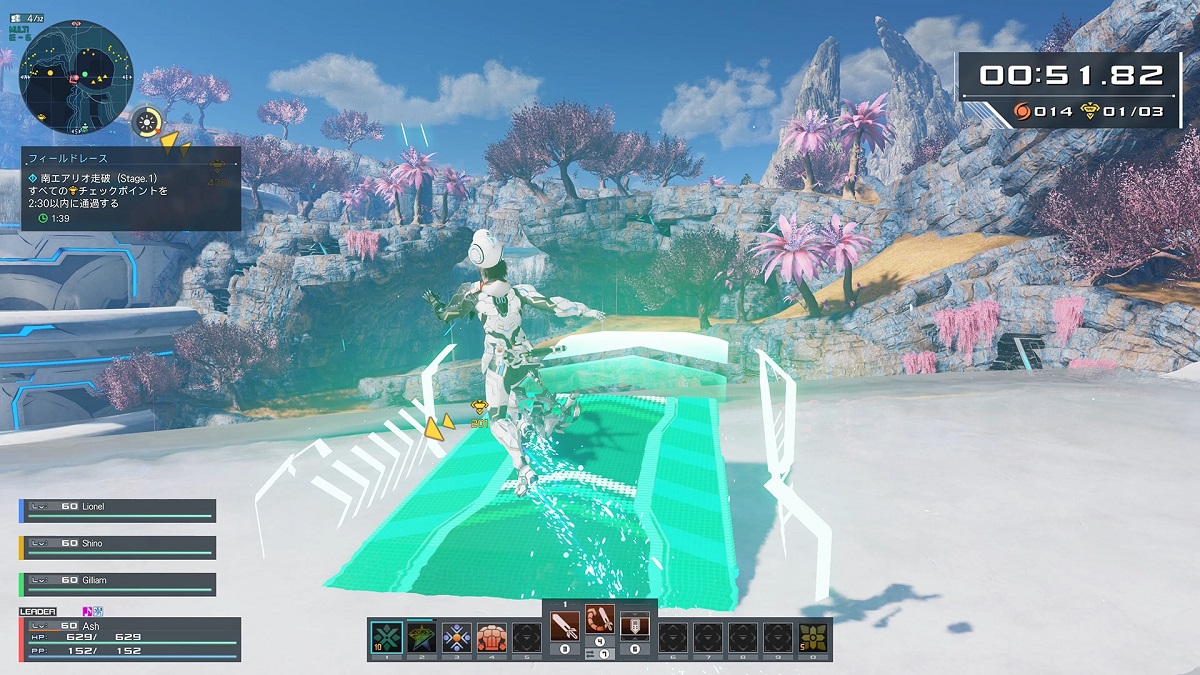Use the green cross item in slot 1
This screenshot has width=1200, height=675.
[x=386, y=637]
